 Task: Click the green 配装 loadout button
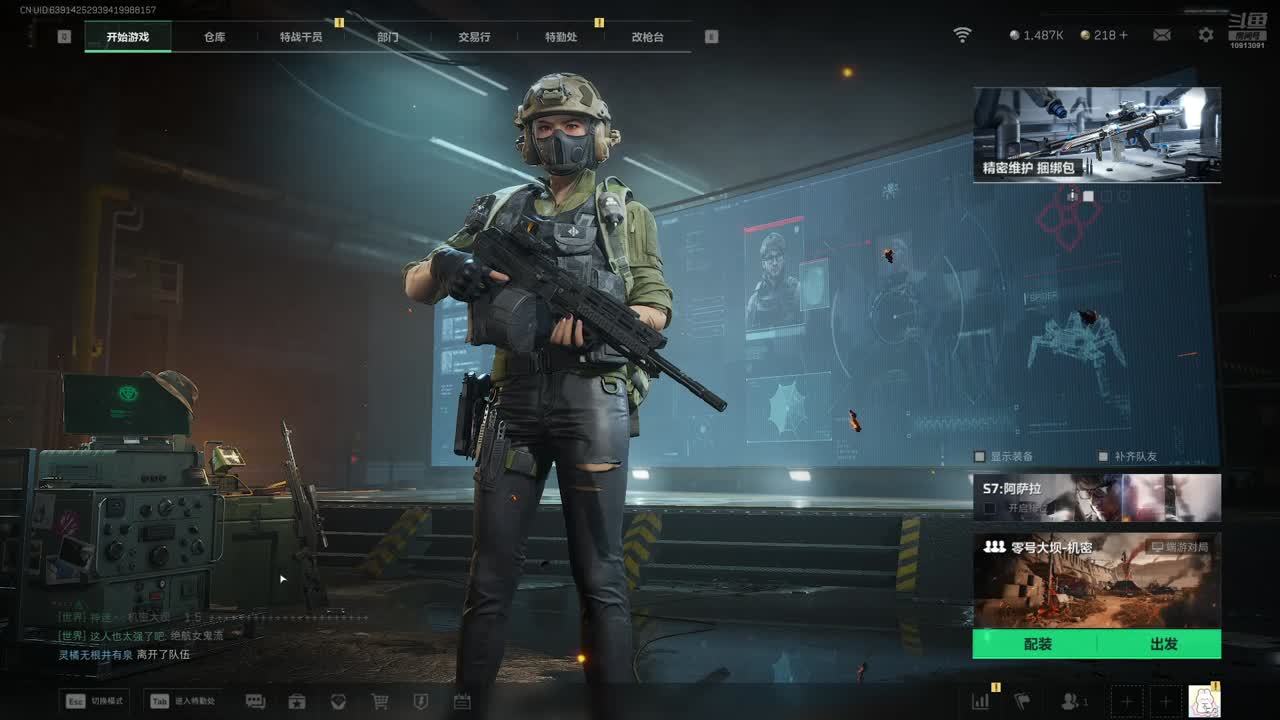pos(1037,644)
